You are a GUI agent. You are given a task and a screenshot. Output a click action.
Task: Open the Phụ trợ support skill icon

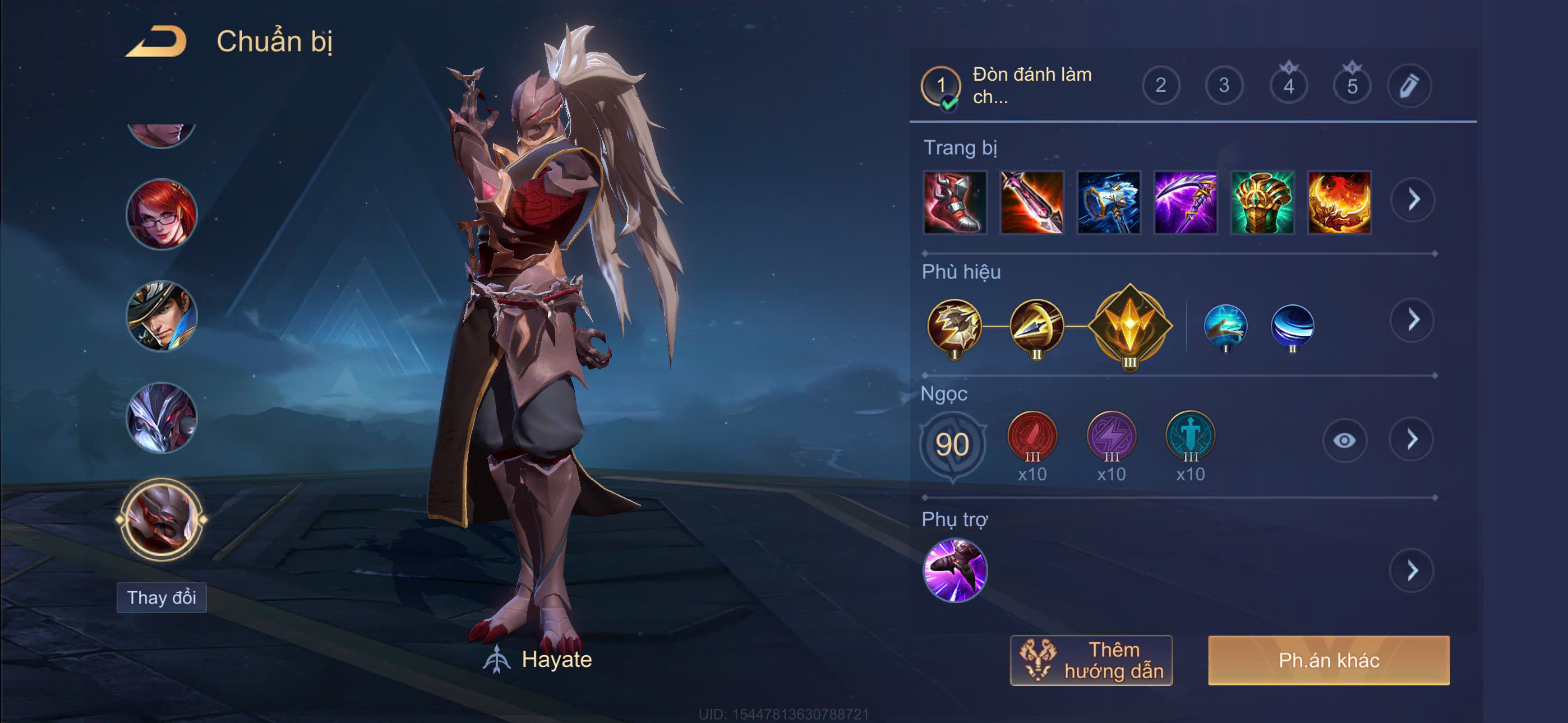(954, 570)
